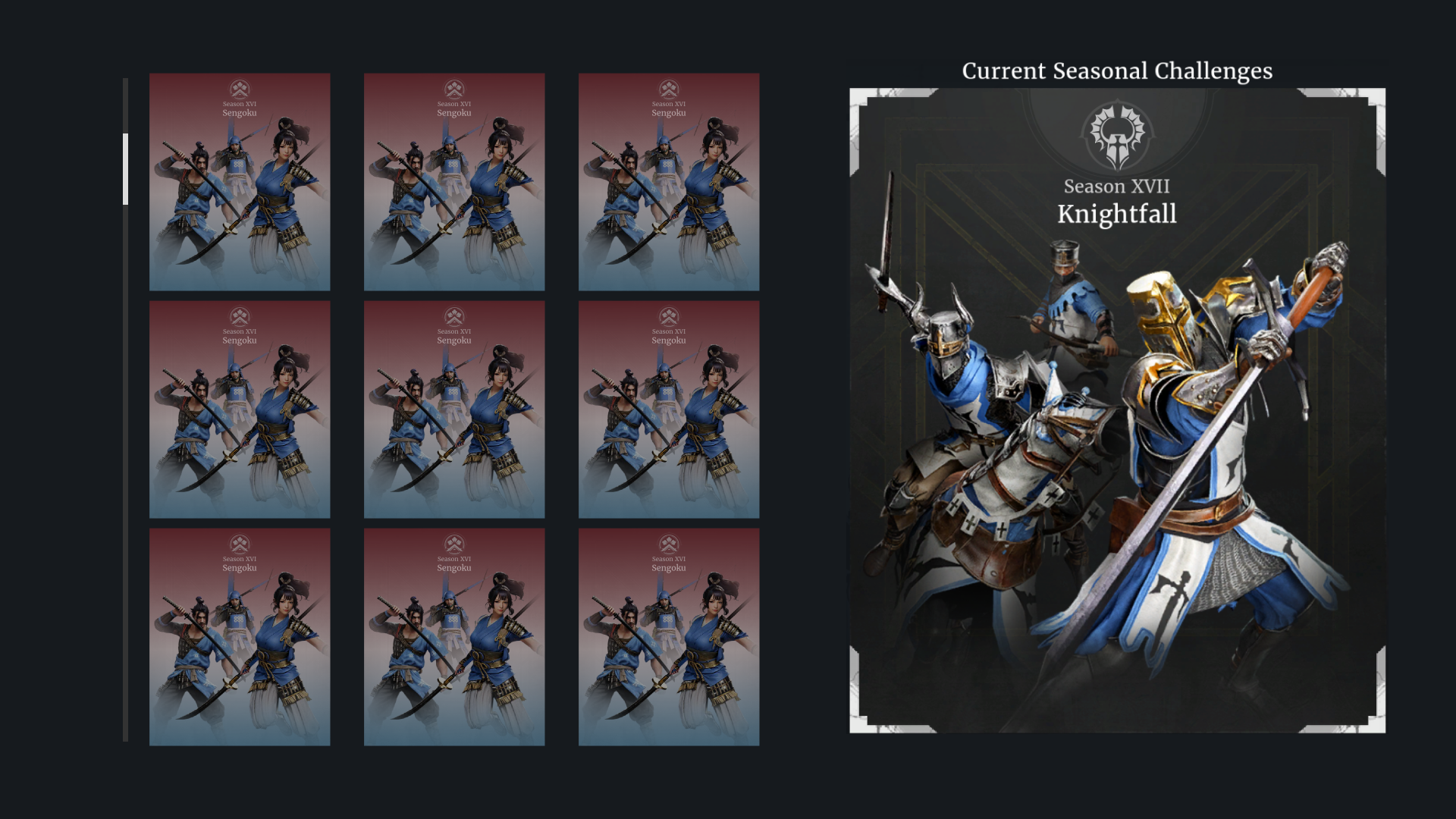Select the center Sengoku challenge card
1456x819 pixels.
(x=454, y=409)
